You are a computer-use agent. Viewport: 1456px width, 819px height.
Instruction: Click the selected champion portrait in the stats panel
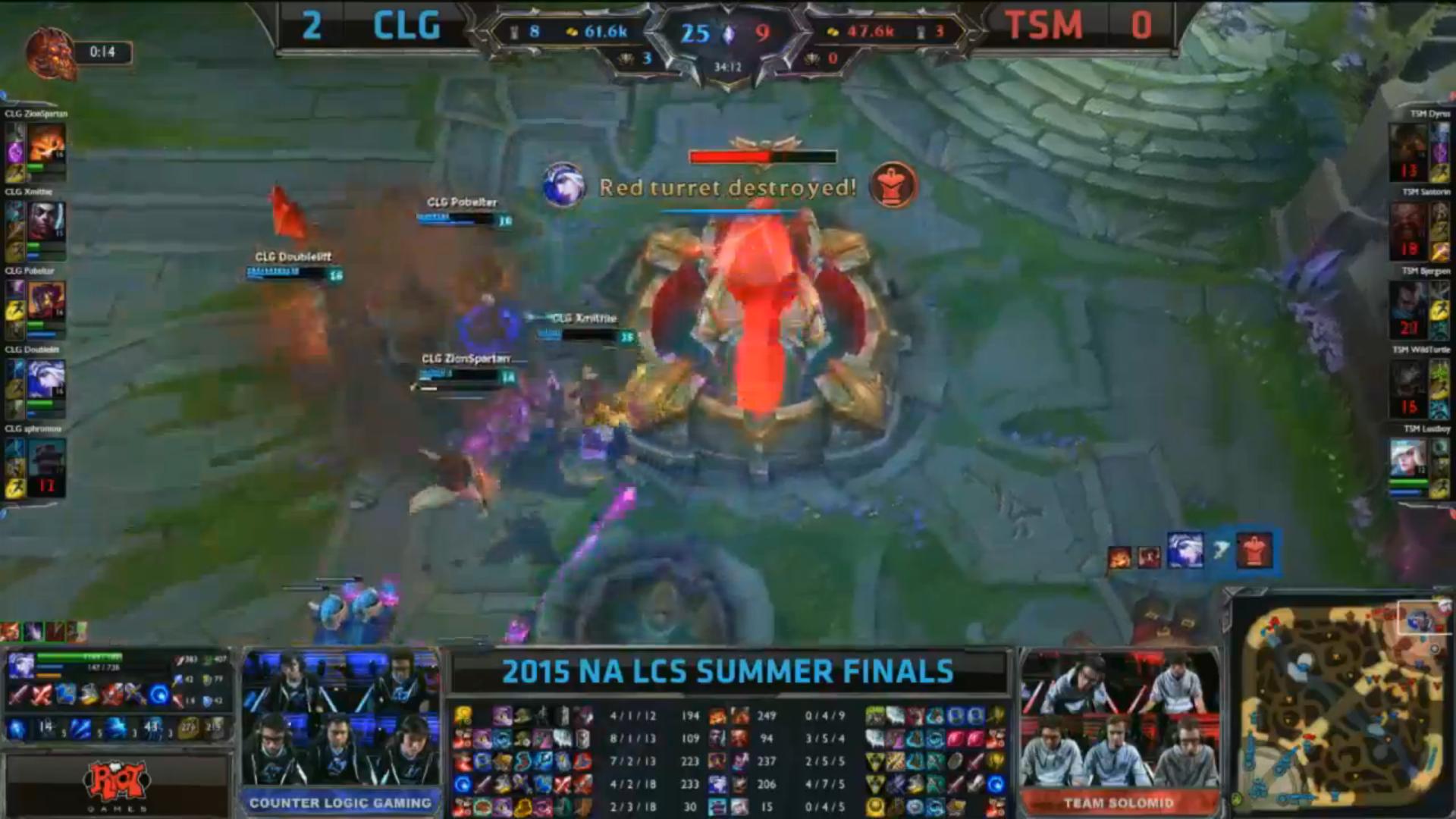click(21, 667)
